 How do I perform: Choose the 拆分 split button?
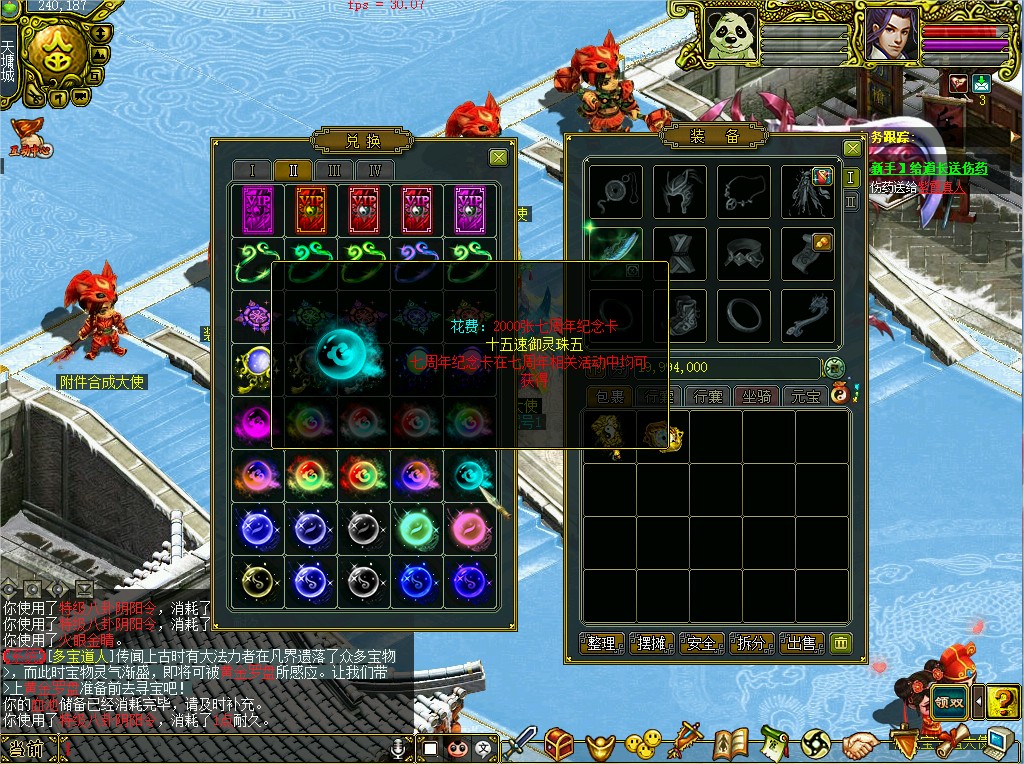coord(752,643)
